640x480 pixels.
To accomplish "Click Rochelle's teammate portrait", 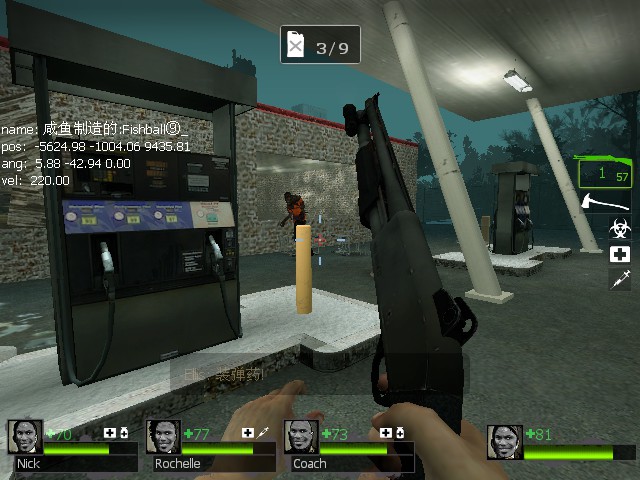I will 163,437.
